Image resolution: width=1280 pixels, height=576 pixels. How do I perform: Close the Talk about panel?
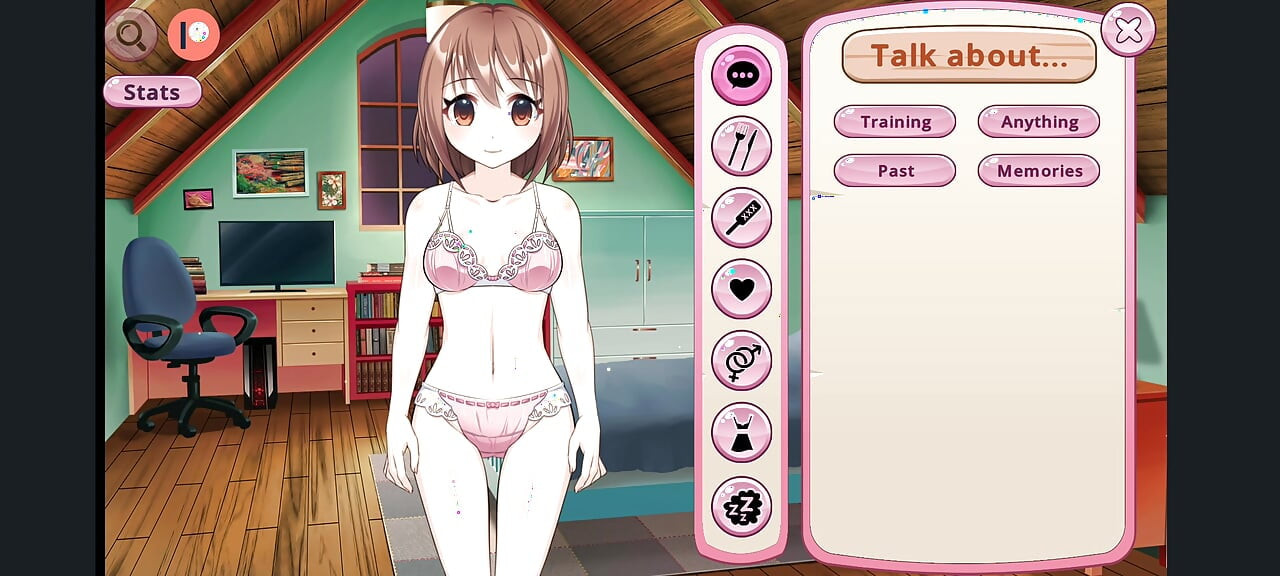[x=1128, y=31]
